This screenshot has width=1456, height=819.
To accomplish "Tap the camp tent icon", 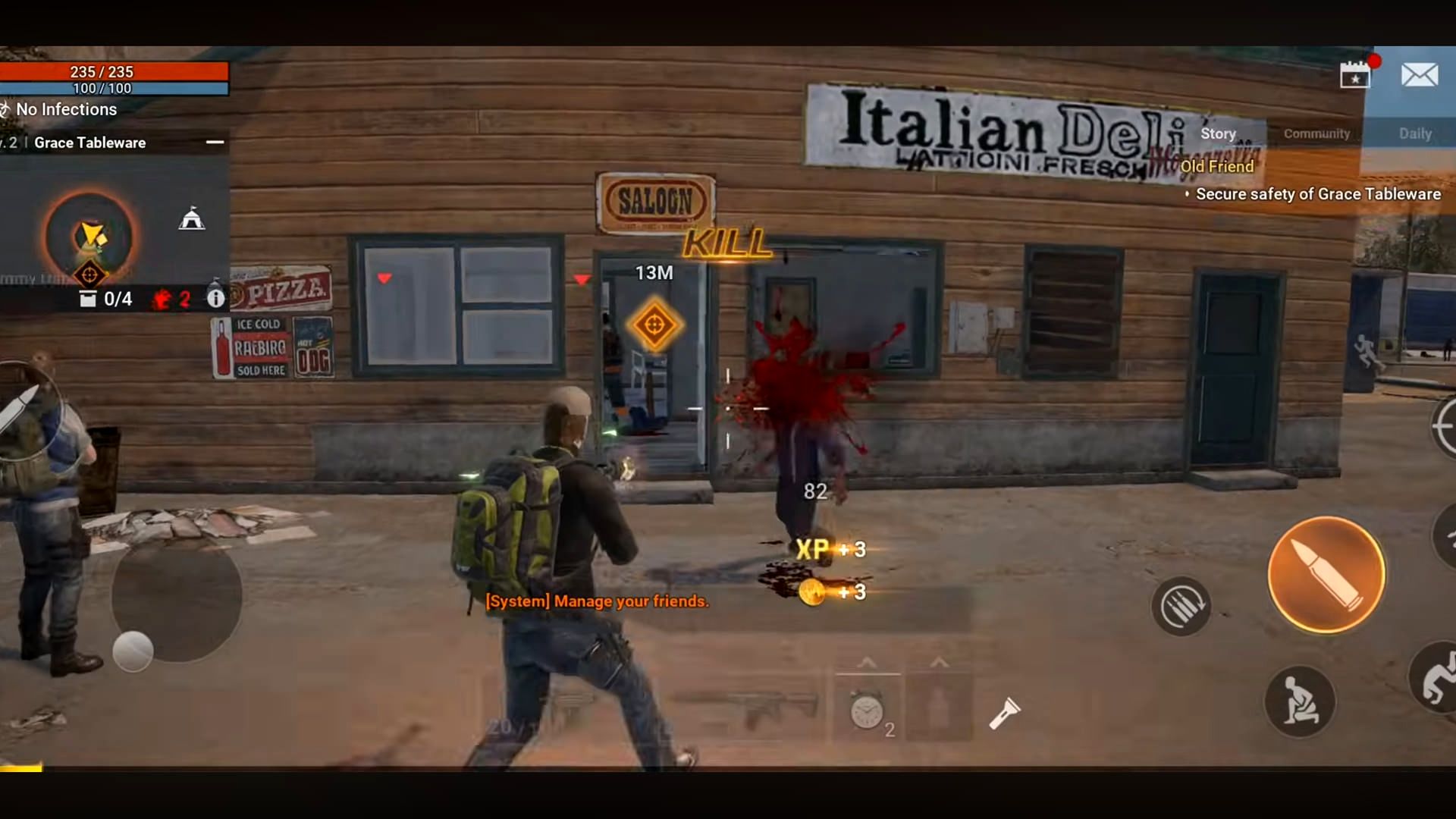I will 192,219.
